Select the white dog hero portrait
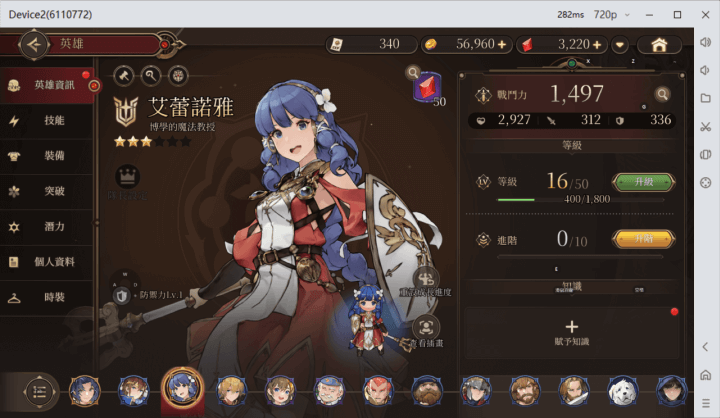The width and height of the screenshot is (720, 418). 622,390
